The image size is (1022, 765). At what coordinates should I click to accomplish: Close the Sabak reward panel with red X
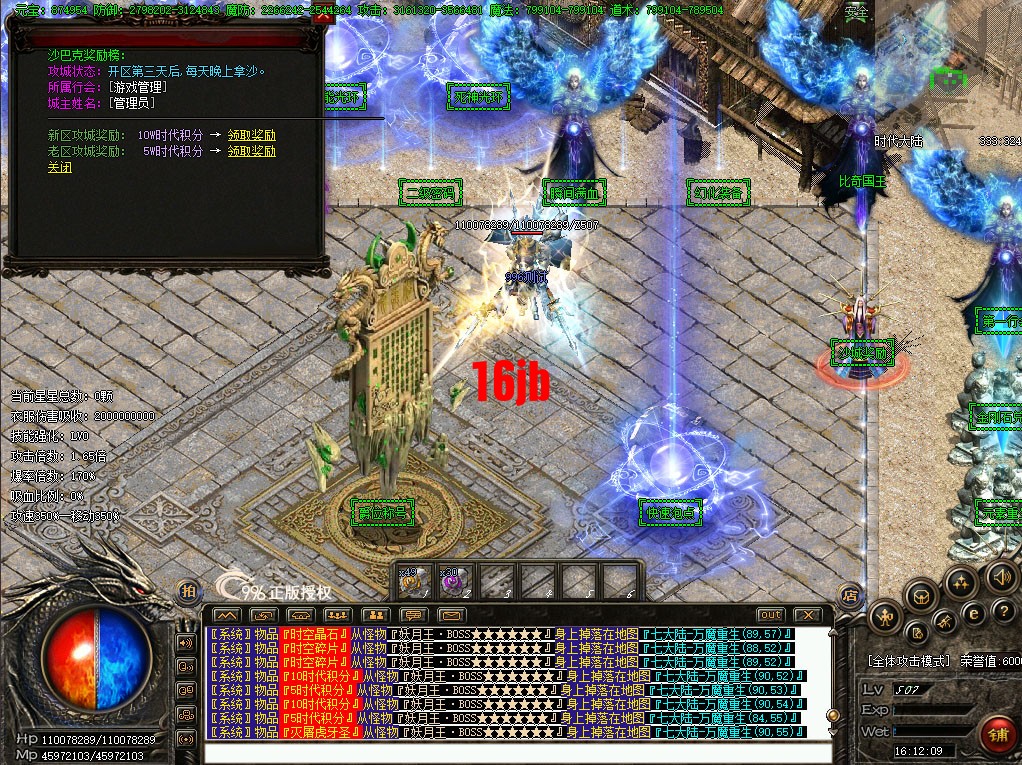pos(323,16)
